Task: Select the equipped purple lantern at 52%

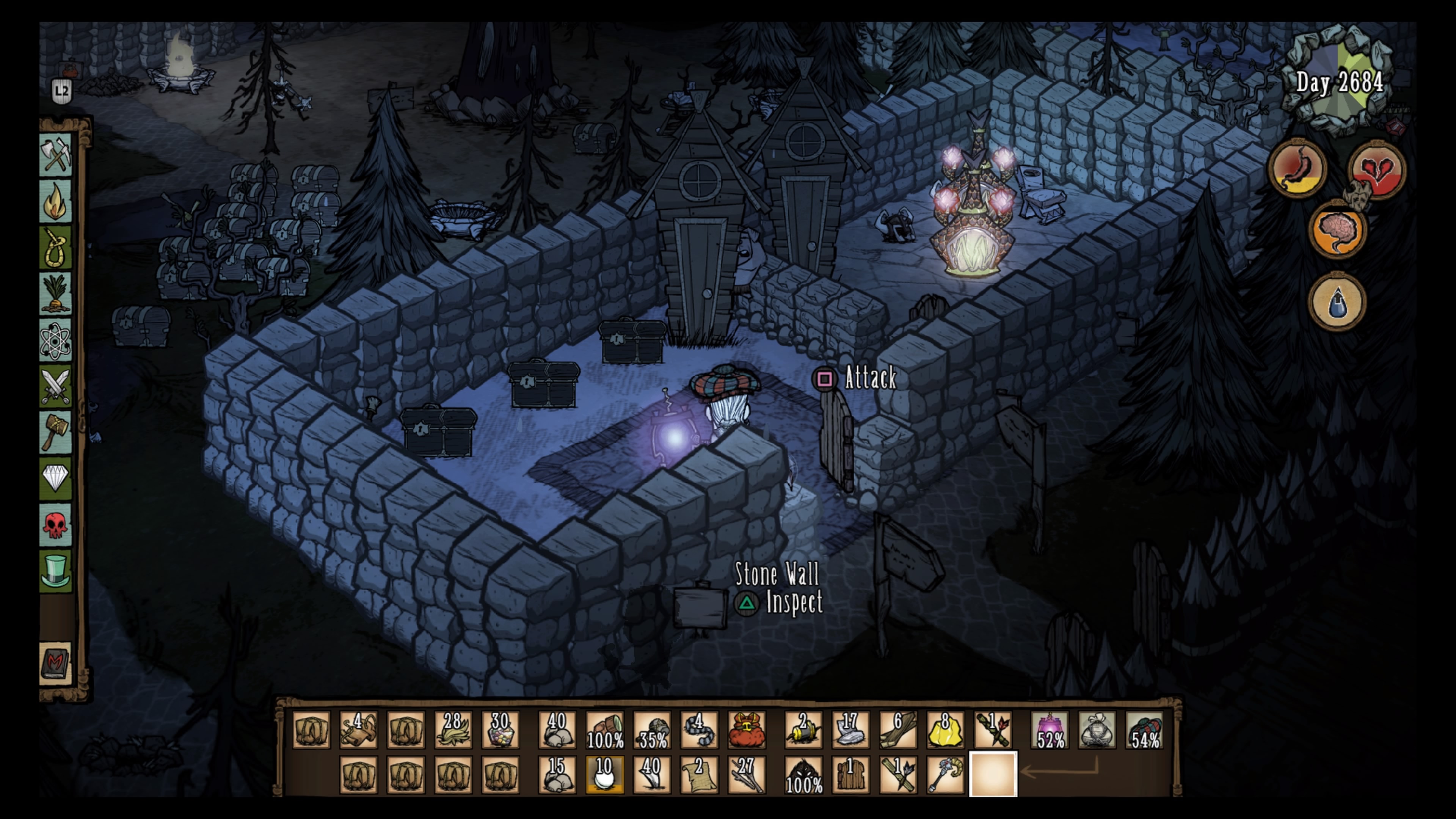Action: coord(1050,730)
